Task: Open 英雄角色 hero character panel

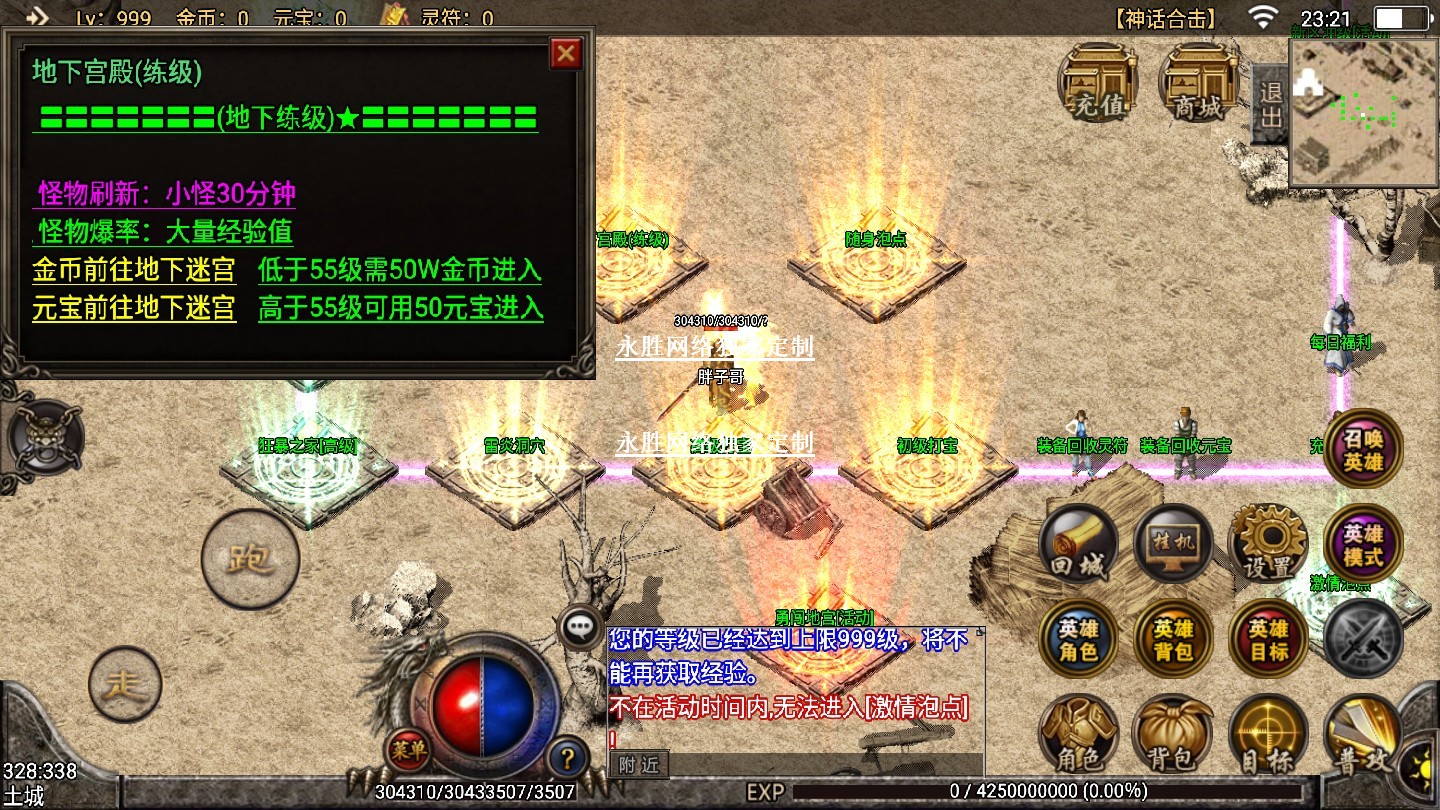Action: click(x=1079, y=639)
